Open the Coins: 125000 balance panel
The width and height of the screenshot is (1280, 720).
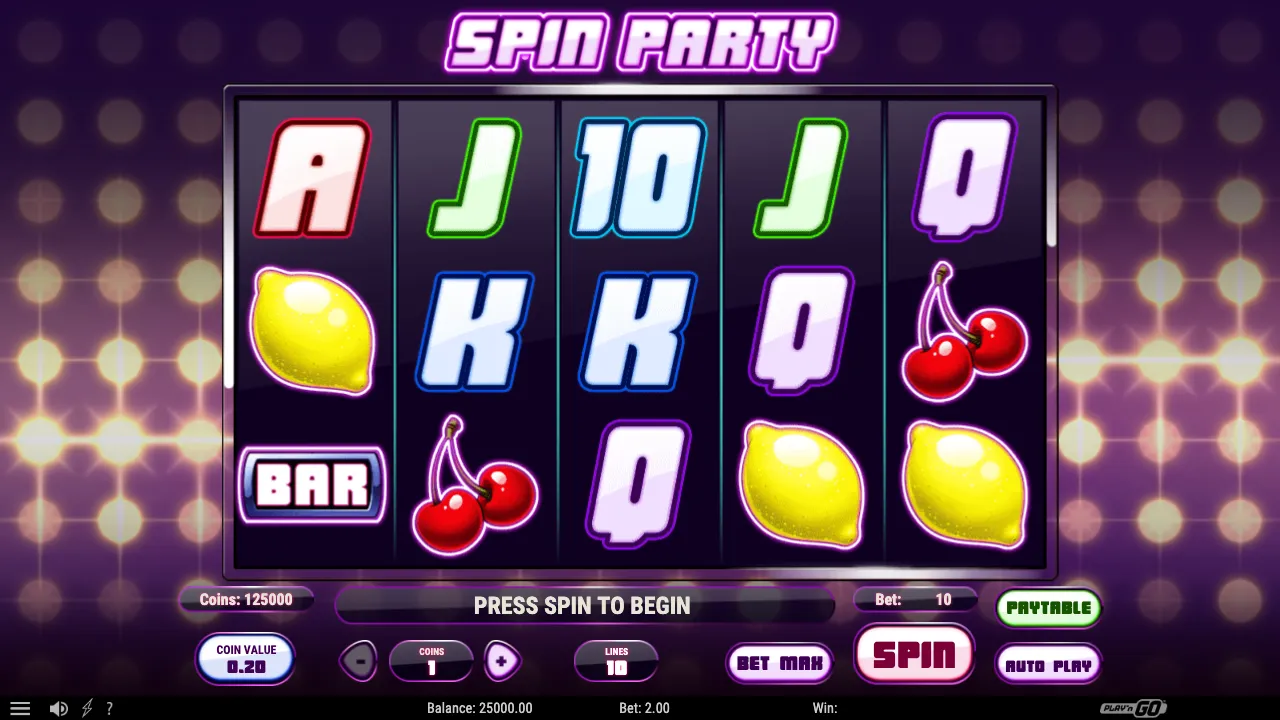coord(246,600)
